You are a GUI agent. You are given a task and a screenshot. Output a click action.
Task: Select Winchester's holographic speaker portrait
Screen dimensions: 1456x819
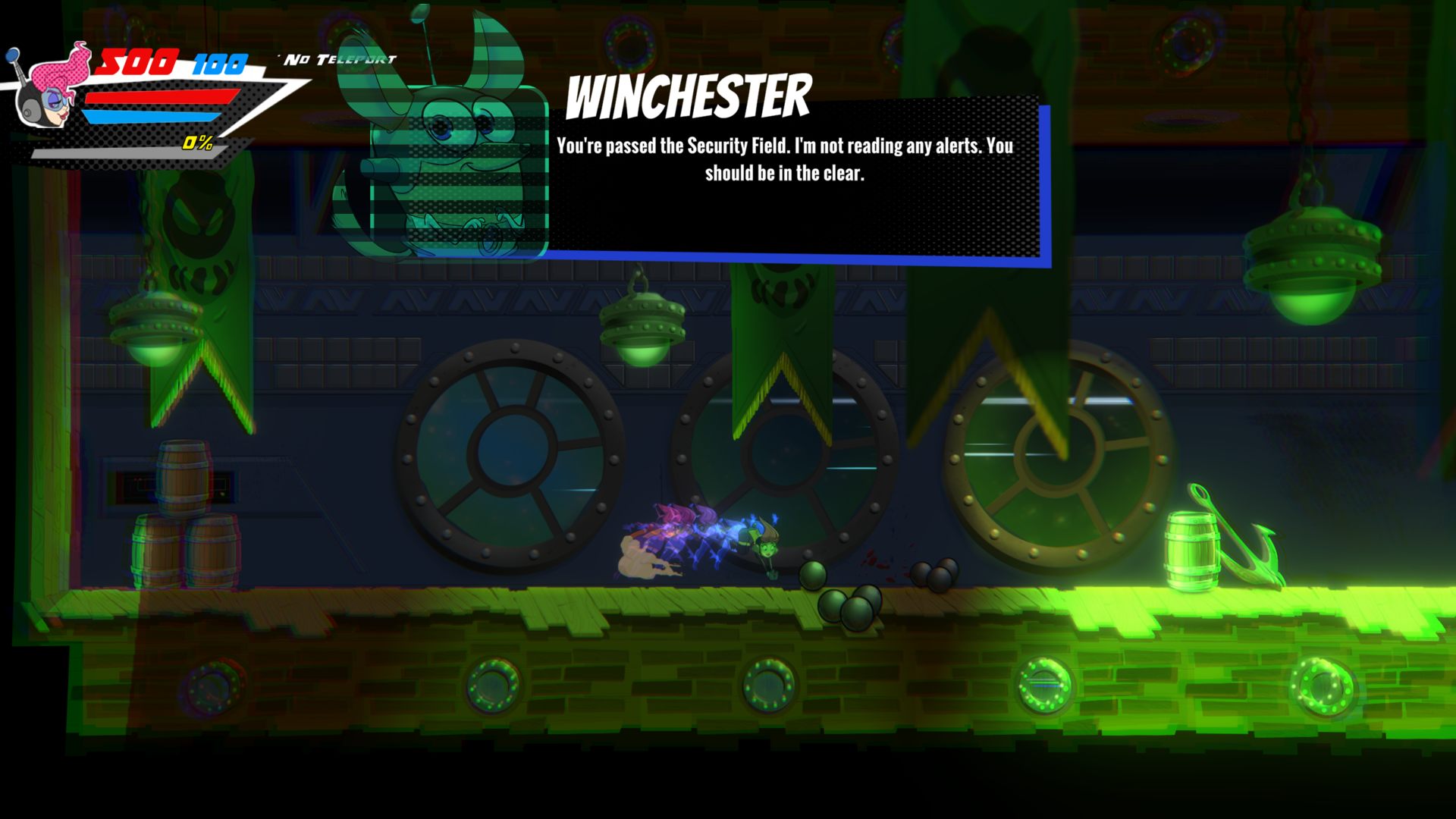pyautogui.click(x=455, y=167)
